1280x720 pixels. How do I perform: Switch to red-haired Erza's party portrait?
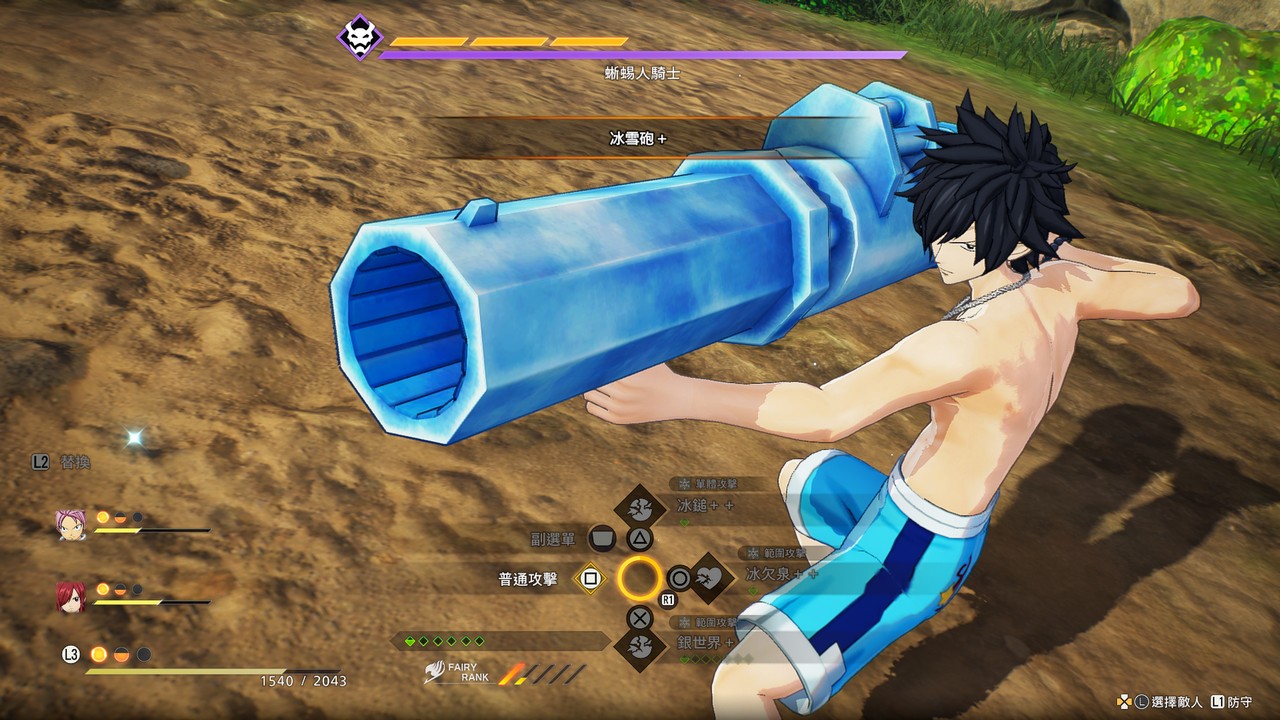71,596
